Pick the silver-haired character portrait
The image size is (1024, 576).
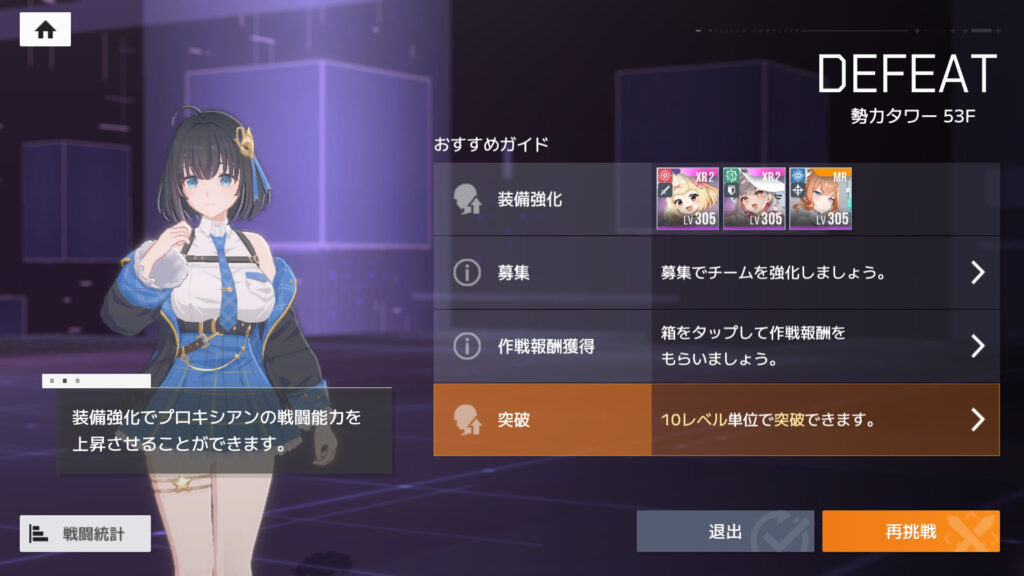[x=754, y=199]
